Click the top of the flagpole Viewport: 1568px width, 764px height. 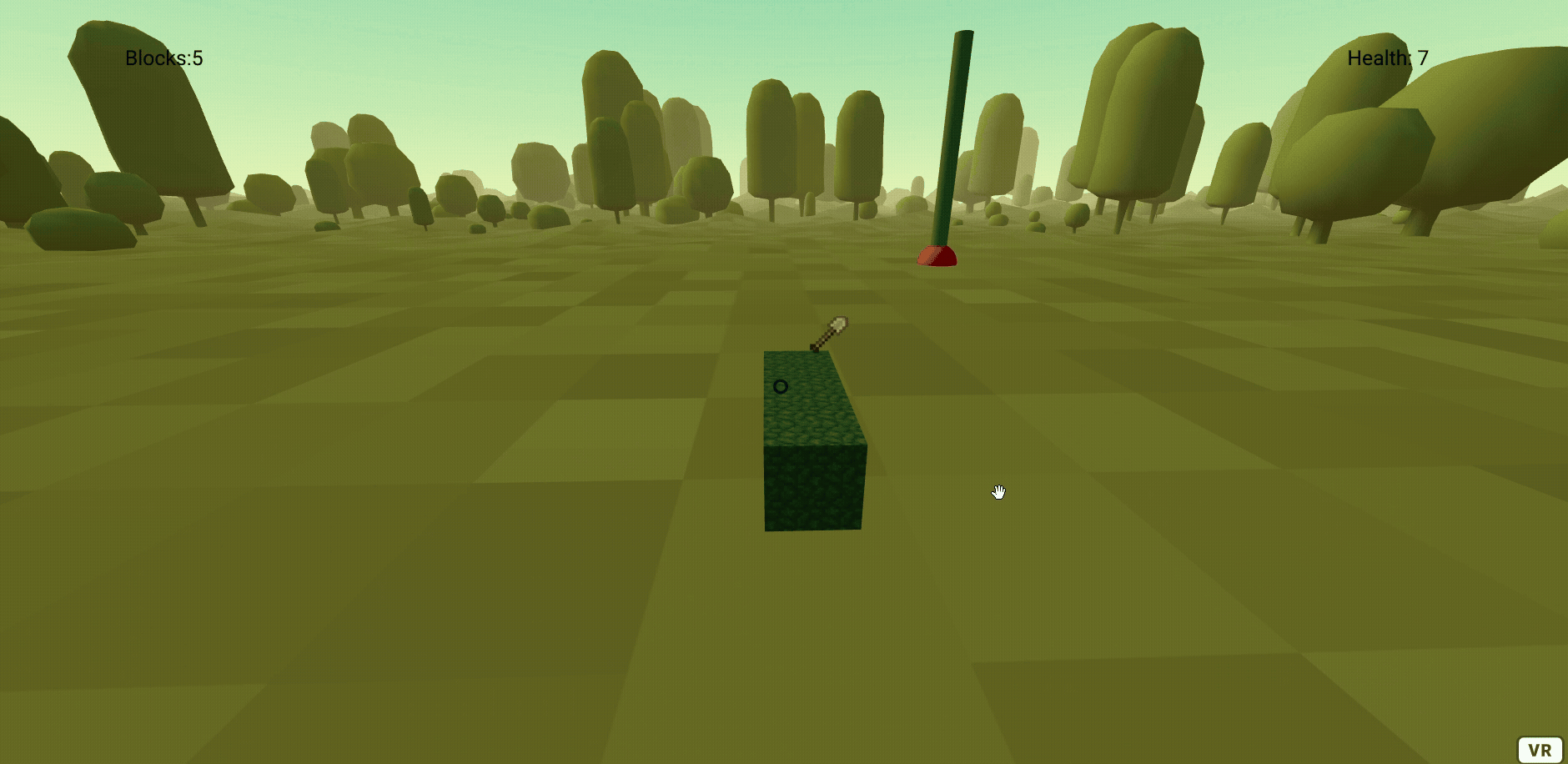point(966,35)
